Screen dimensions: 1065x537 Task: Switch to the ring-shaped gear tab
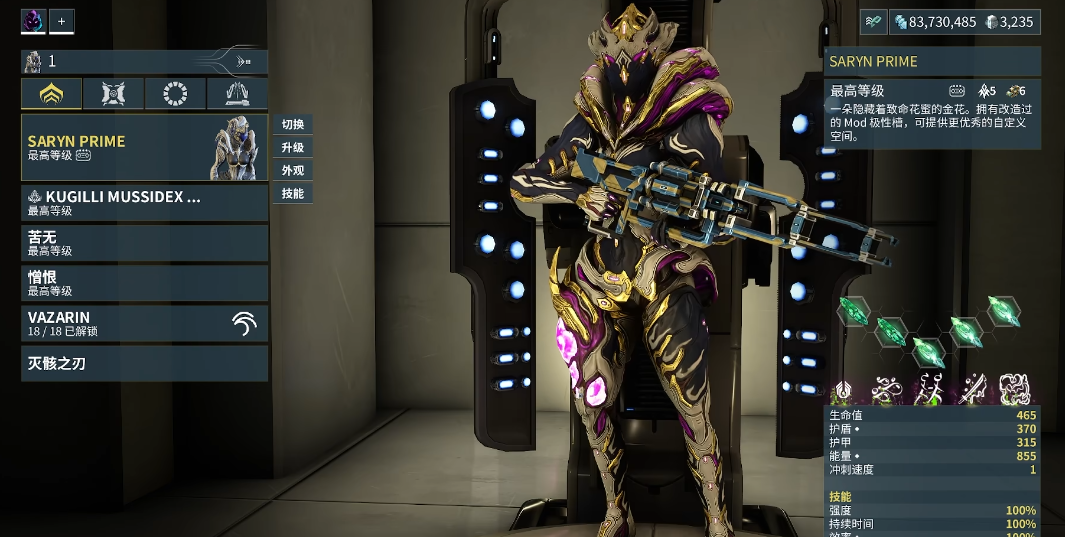point(175,94)
